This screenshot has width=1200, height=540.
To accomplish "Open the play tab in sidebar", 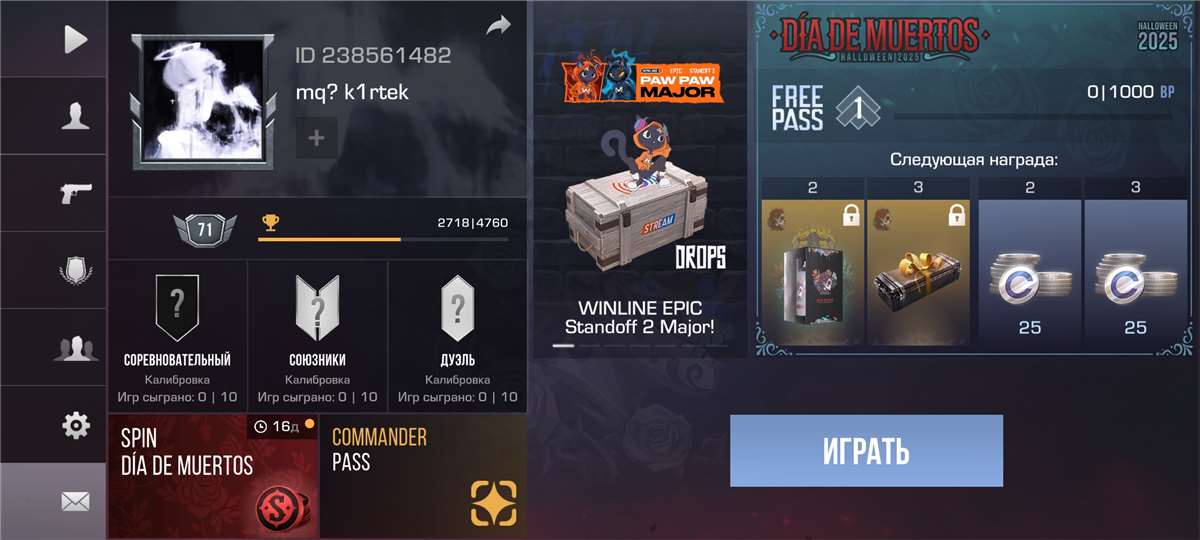I will 75,39.
